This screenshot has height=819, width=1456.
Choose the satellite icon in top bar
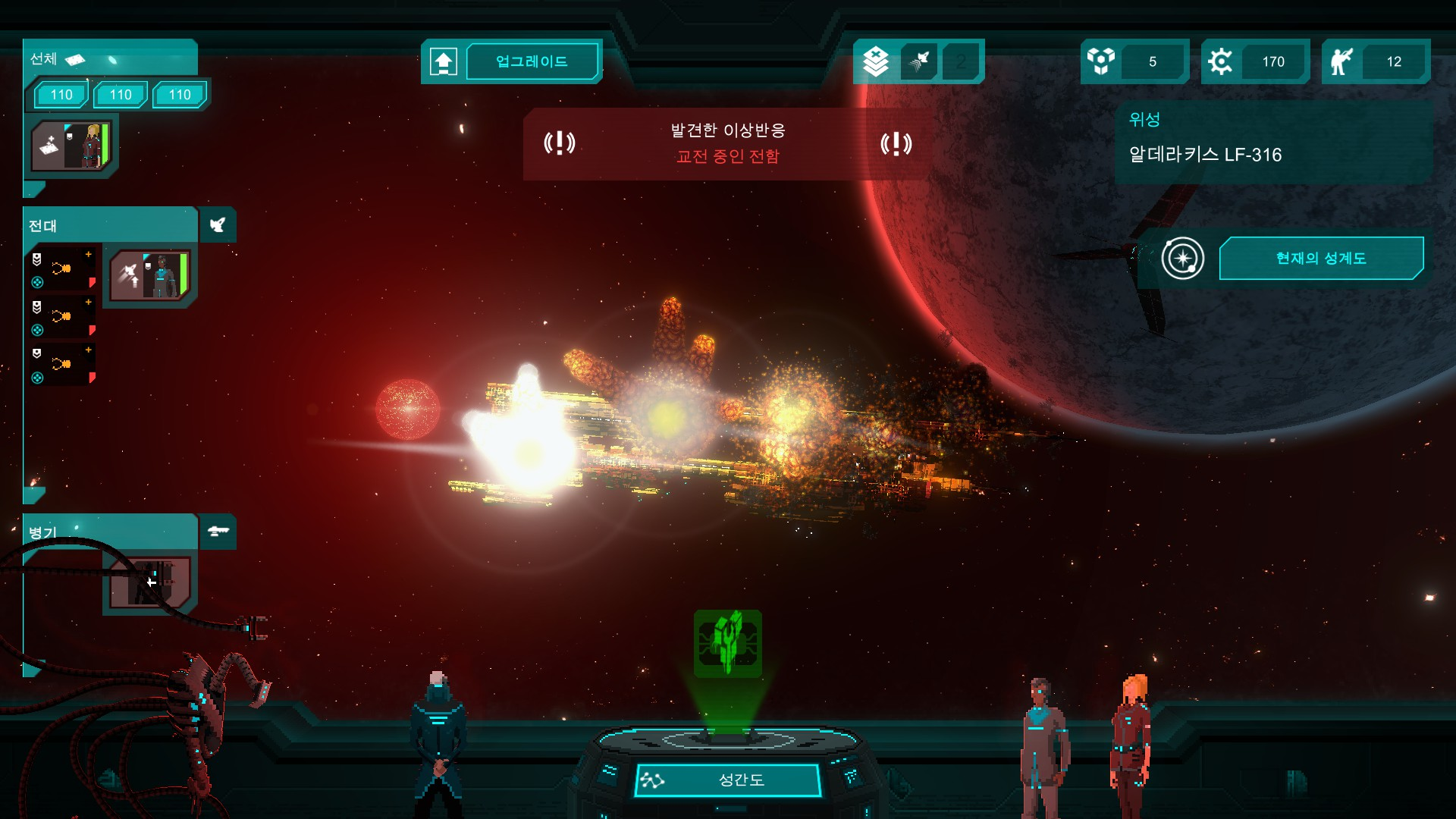pyautogui.click(x=919, y=61)
